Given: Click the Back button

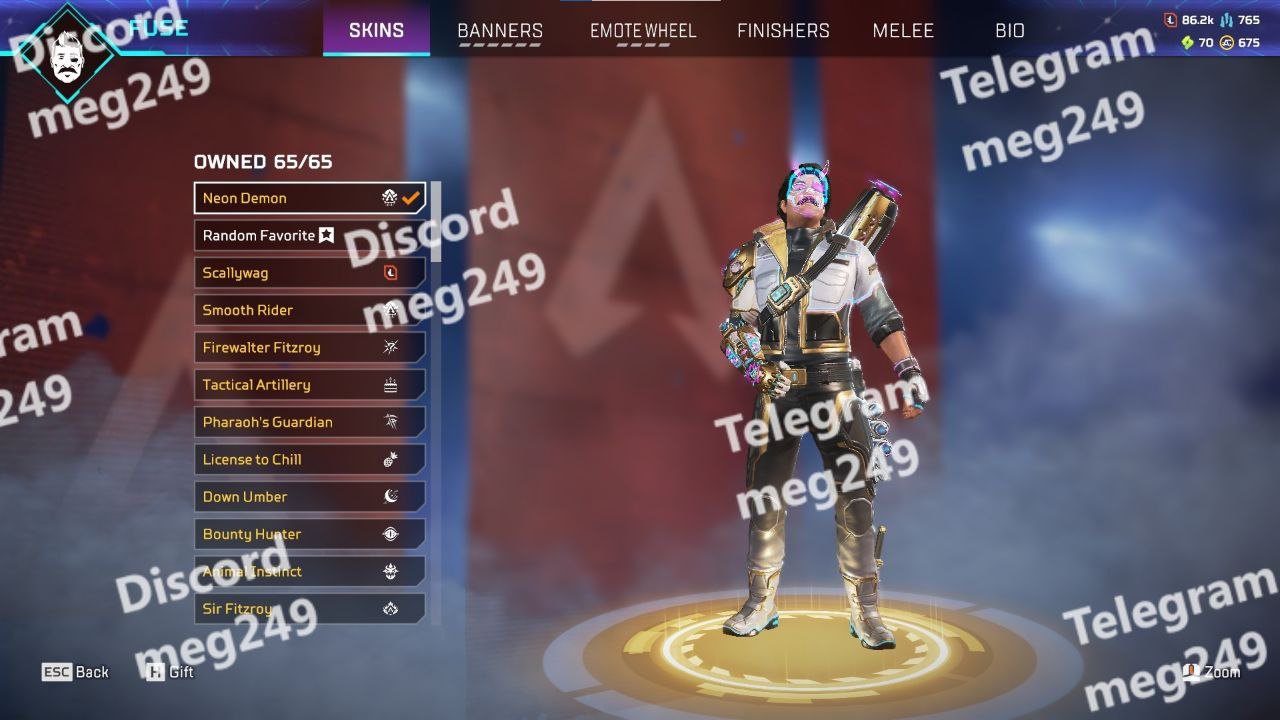Looking at the screenshot, I should point(75,672).
